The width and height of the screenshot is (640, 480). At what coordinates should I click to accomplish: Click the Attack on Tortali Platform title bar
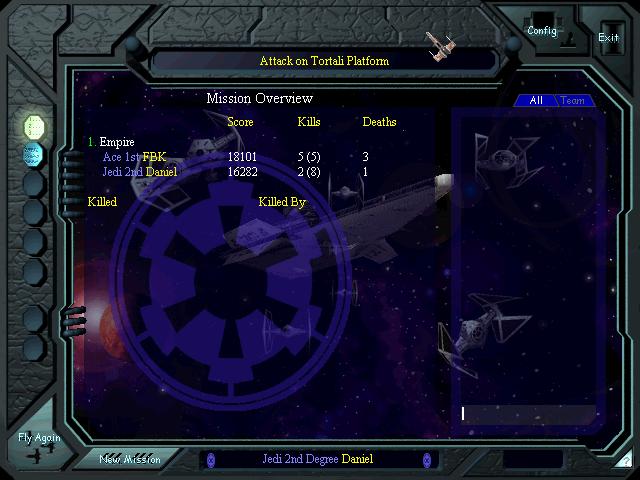point(324,61)
